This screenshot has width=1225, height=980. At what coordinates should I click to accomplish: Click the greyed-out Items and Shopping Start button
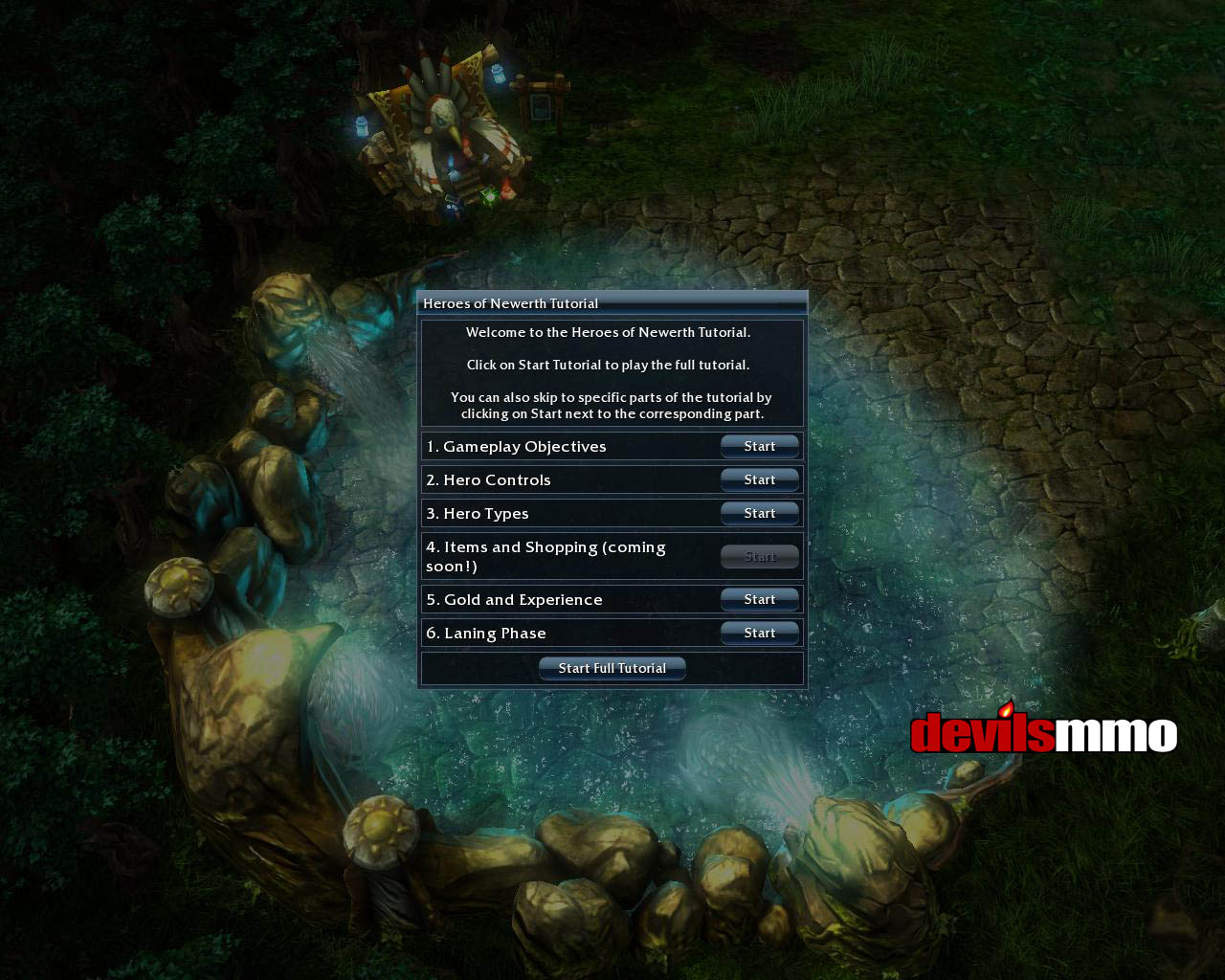760,556
